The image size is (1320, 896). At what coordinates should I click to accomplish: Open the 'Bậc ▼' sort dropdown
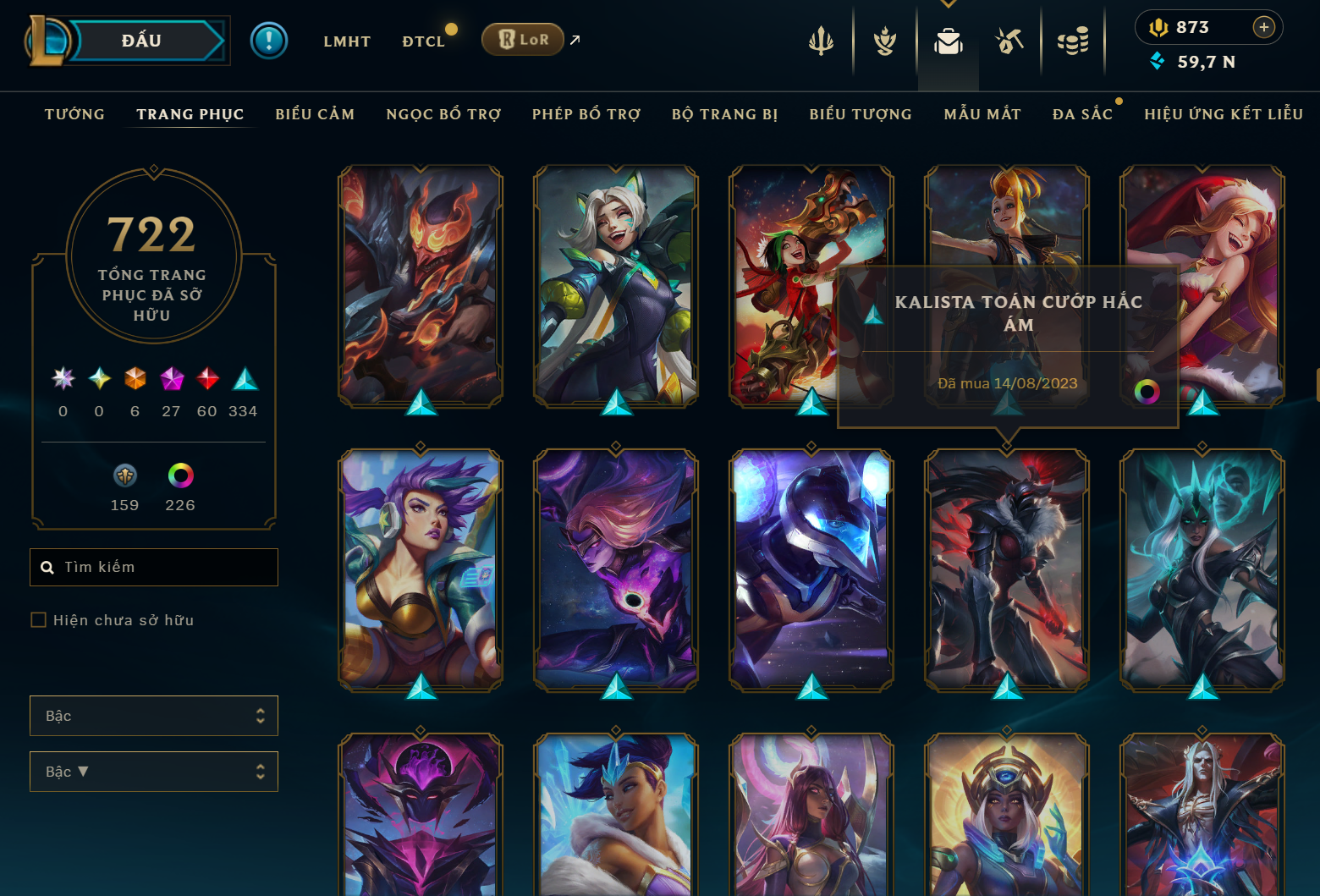point(153,771)
